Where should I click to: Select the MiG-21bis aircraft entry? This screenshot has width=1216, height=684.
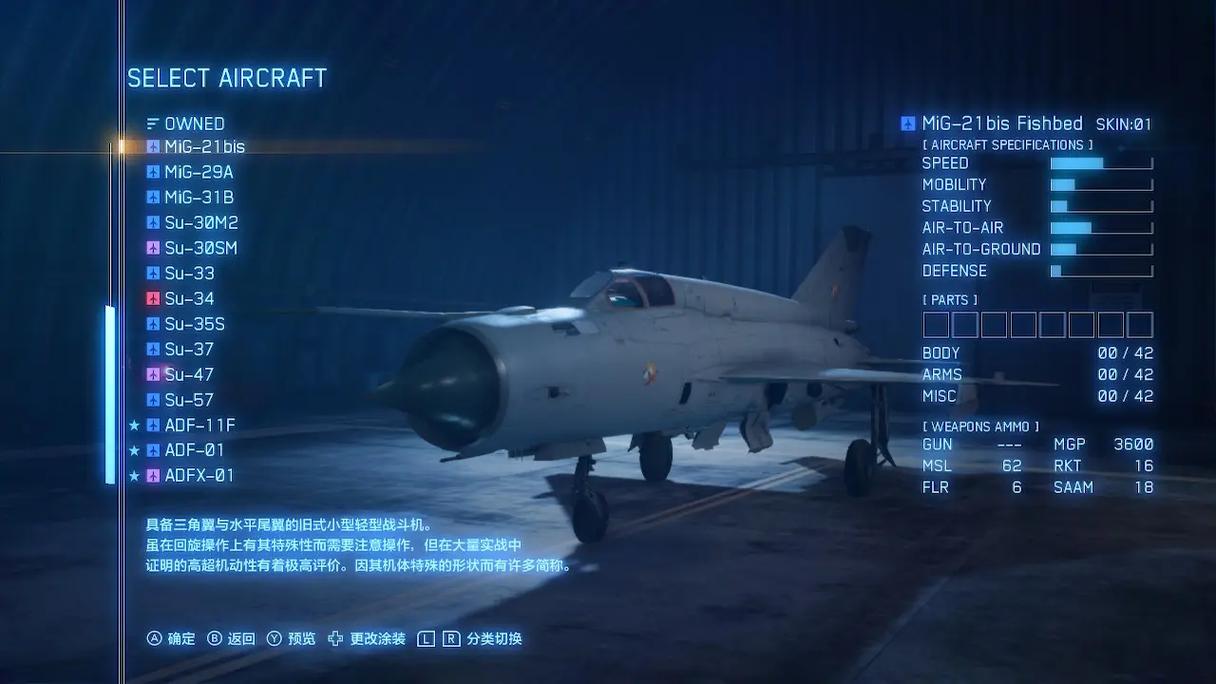[x=204, y=147]
